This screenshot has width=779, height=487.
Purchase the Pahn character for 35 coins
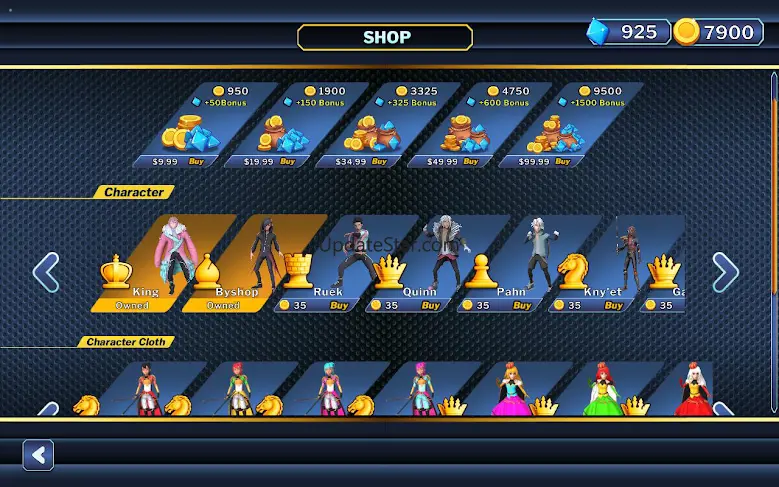tap(523, 305)
